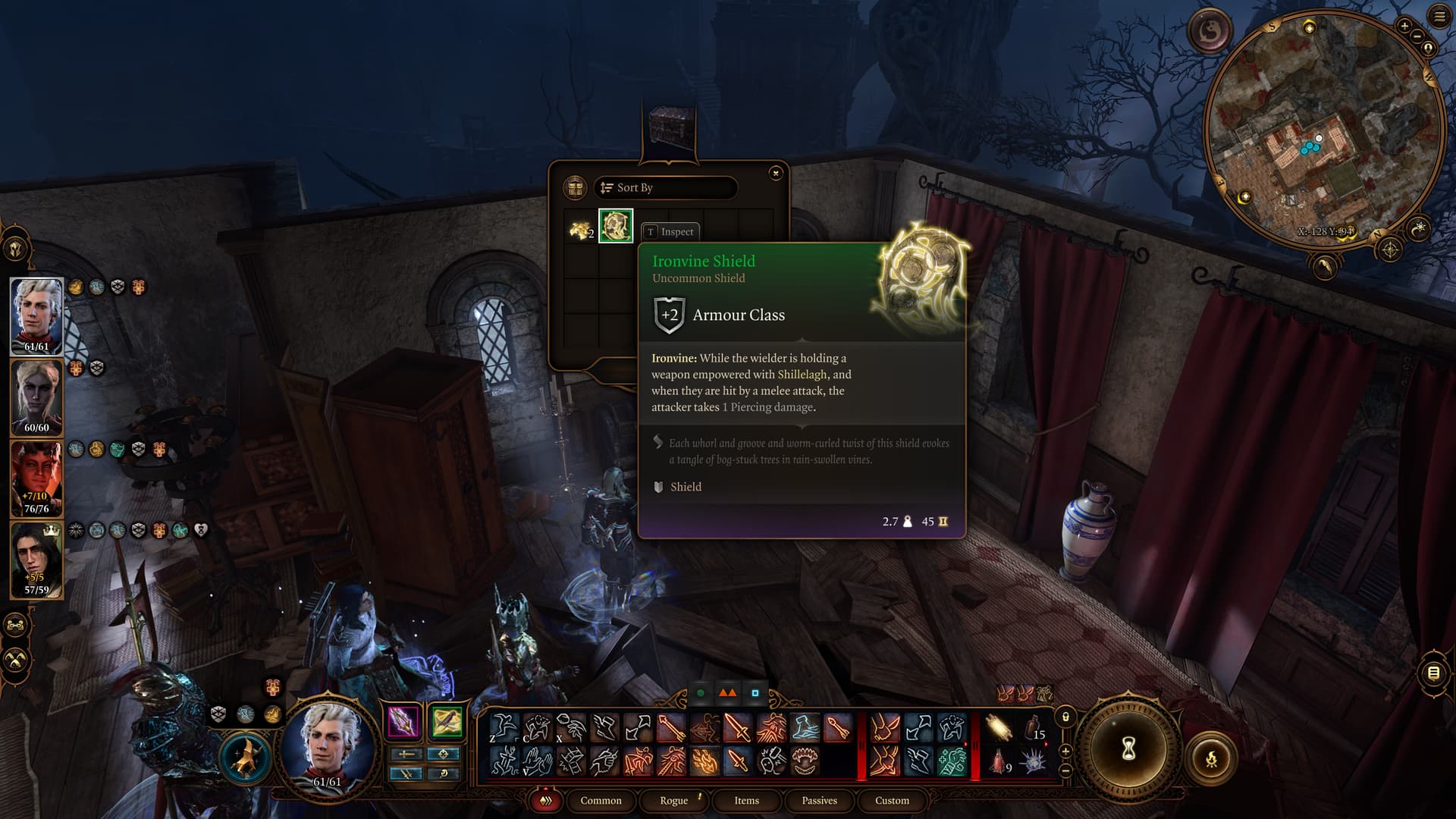Viewport: 1456px width, 819px height.
Task: Zoom in on the minimap
Action: pyautogui.click(x=1404, y=27)
